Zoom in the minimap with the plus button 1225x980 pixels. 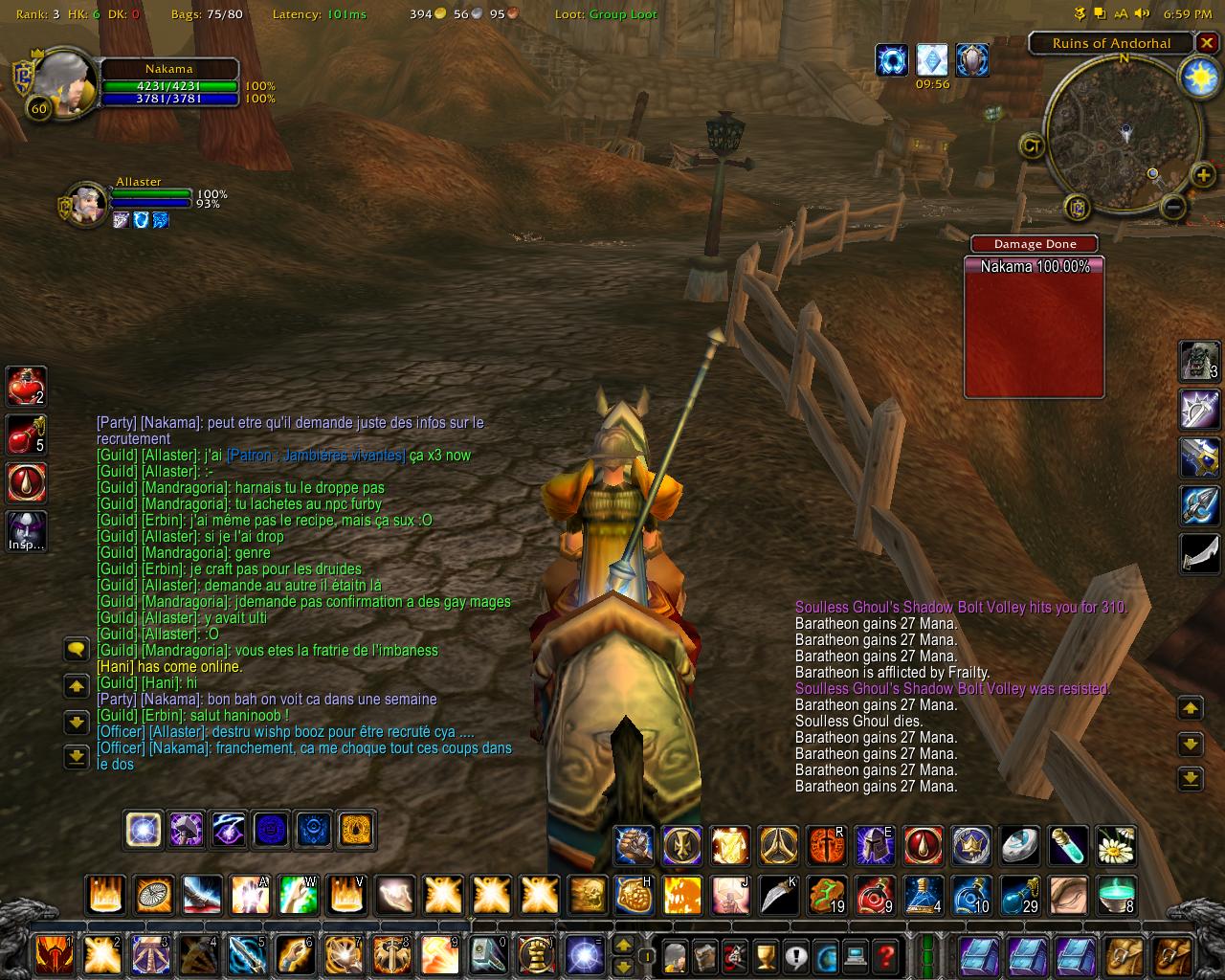pyautogui.click(x=1202, y=175)
